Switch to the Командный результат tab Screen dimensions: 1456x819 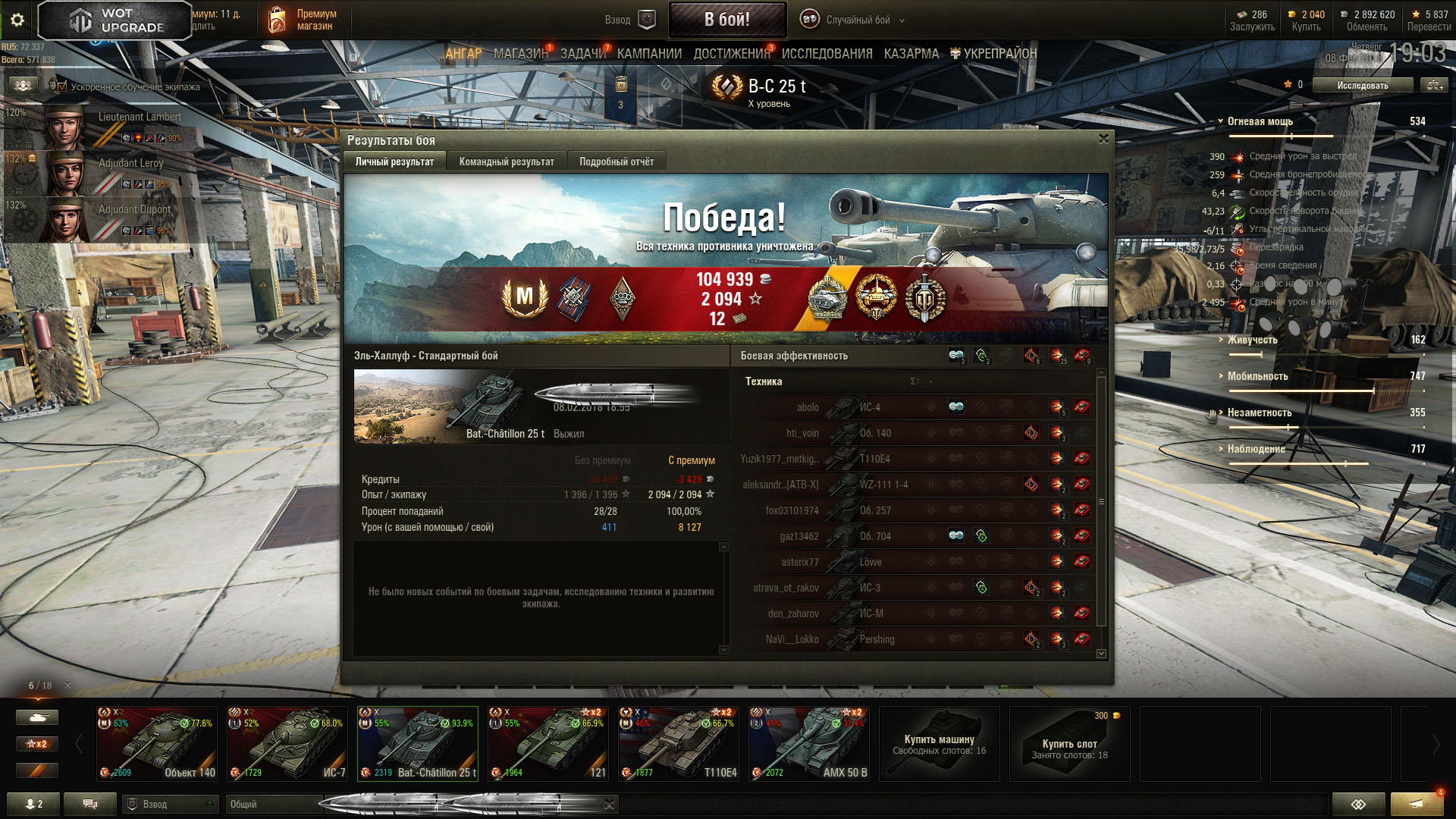[x=507, y=162]
